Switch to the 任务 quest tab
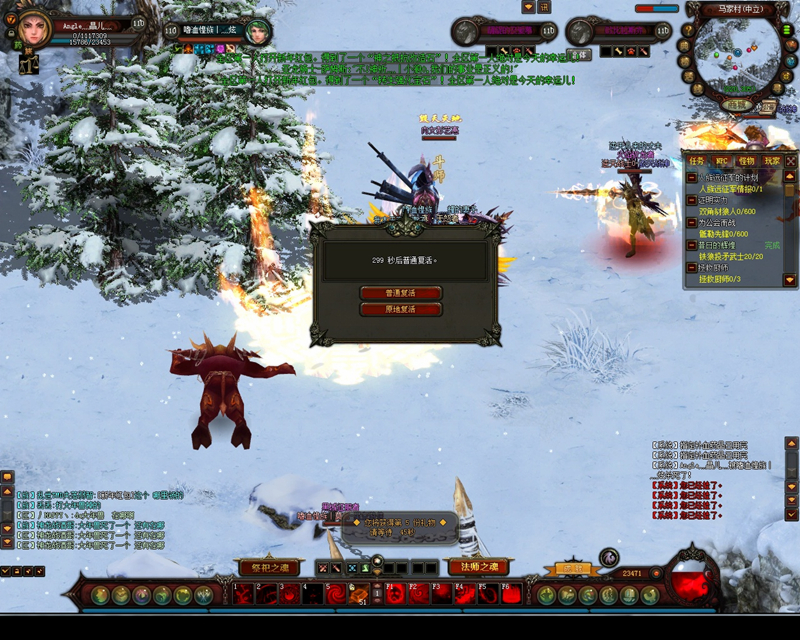Viewport: 800px width, 640px height. click(696, 161)
